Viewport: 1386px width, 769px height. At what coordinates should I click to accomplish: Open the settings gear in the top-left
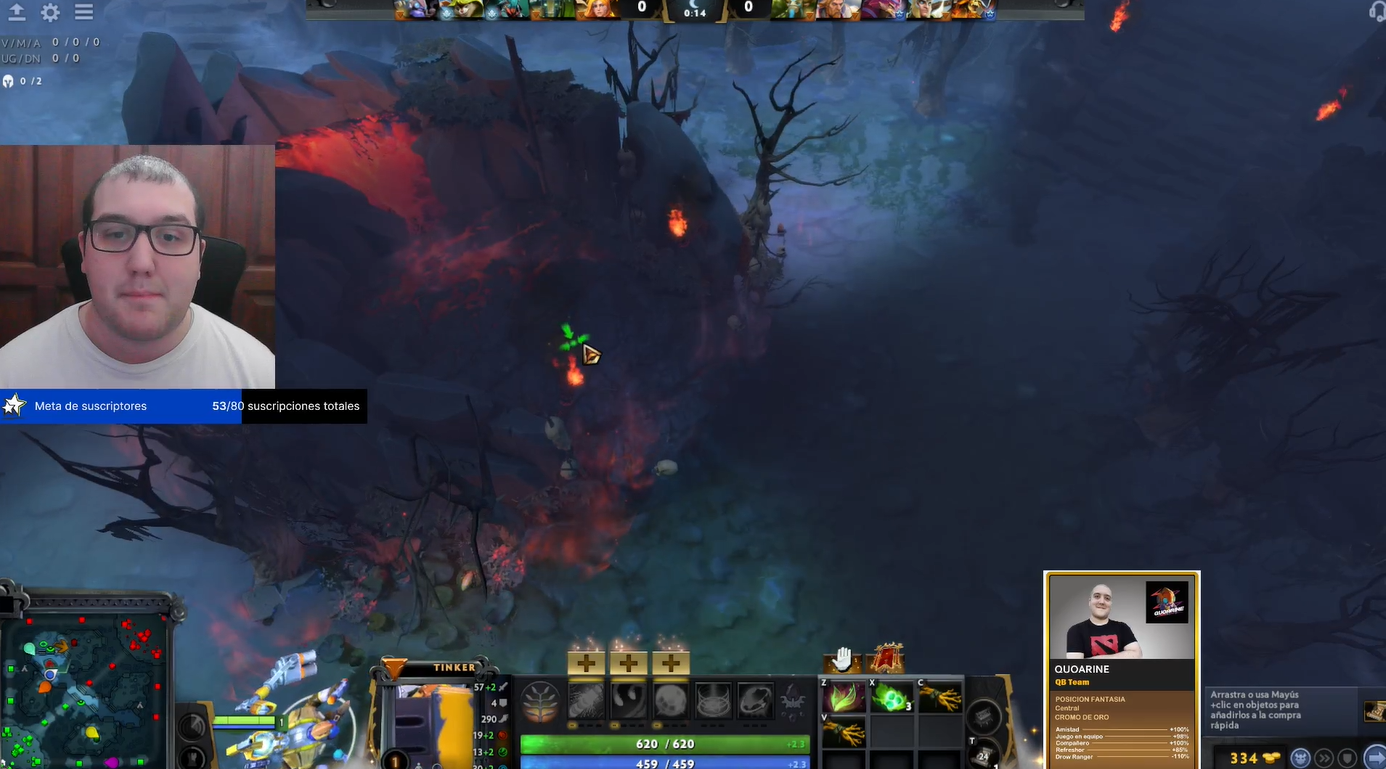50,13
